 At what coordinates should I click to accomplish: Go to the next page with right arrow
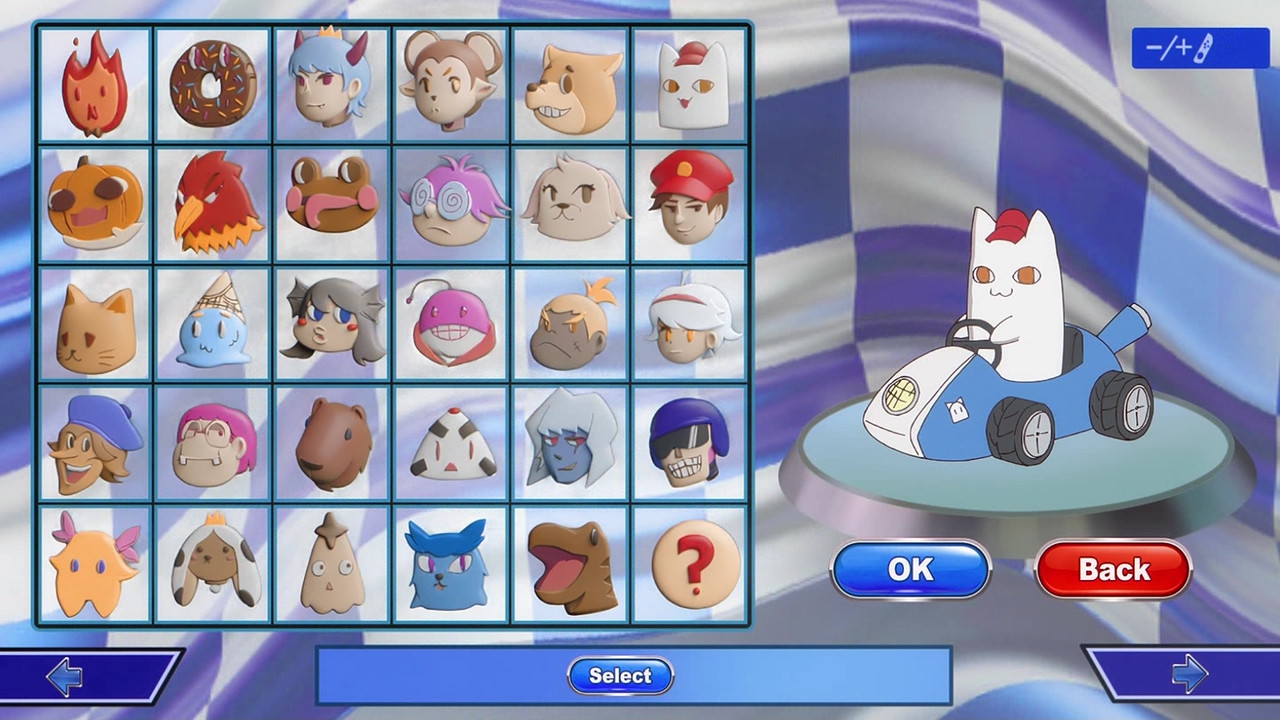pos(1188,675)
